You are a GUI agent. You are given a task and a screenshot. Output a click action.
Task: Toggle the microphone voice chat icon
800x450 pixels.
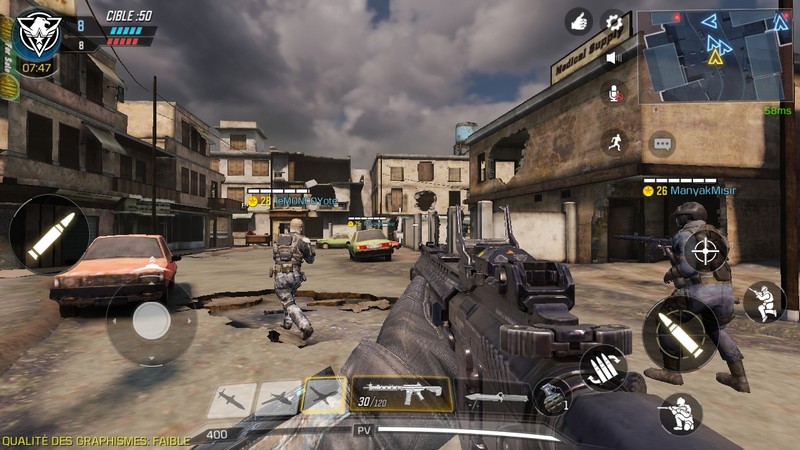tap(613, 93)
